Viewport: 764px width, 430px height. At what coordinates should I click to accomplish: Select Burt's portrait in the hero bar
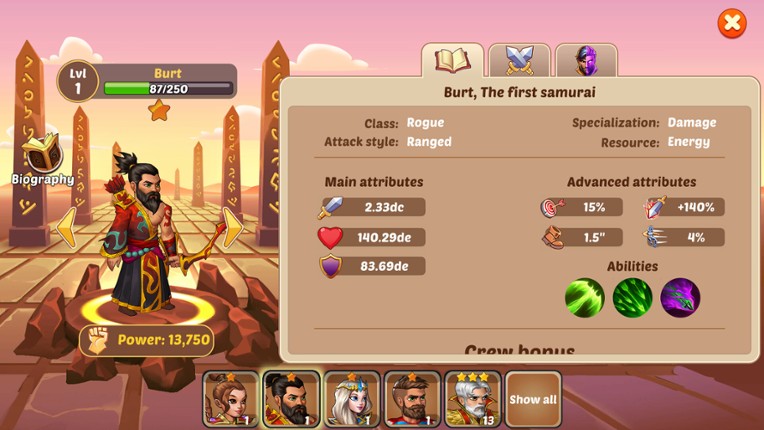coord(291,399)
